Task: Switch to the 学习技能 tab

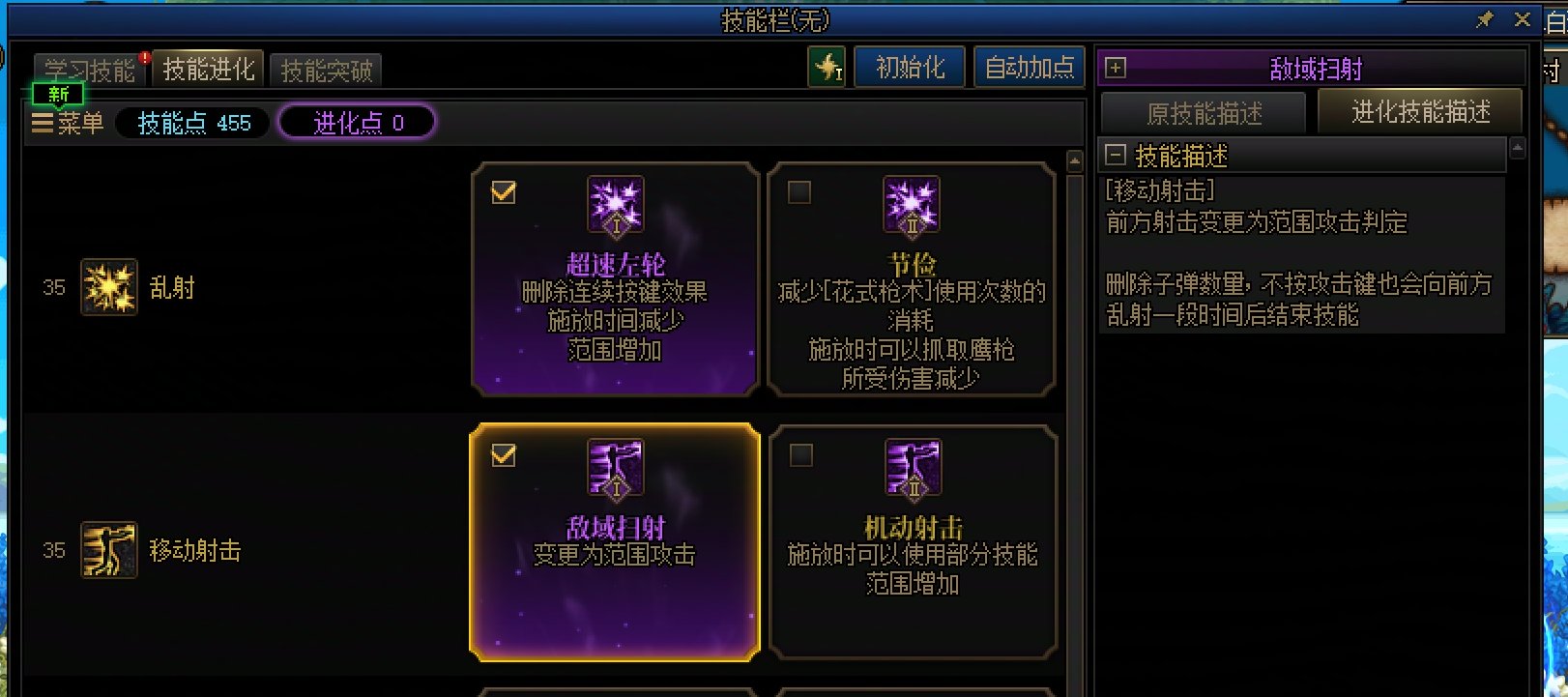Action: click(x=88, y=69)
